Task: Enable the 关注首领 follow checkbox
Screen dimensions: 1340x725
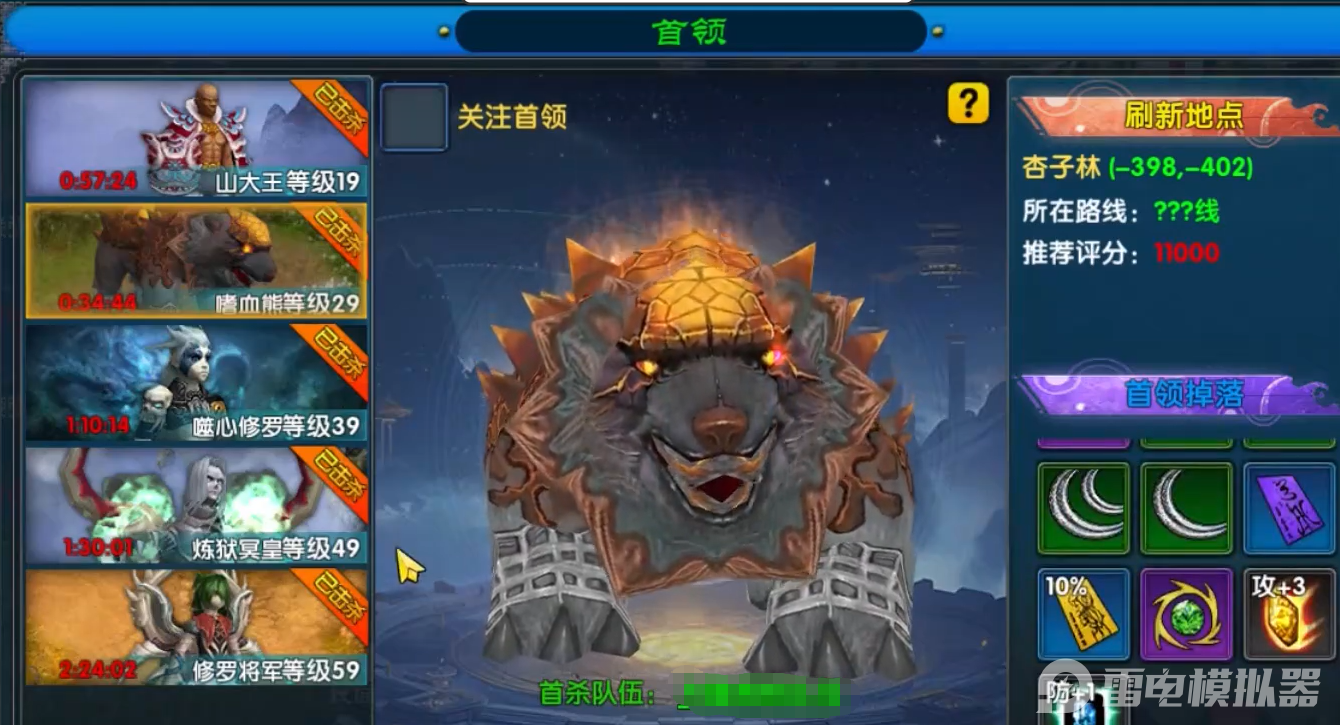Action: 413,115
